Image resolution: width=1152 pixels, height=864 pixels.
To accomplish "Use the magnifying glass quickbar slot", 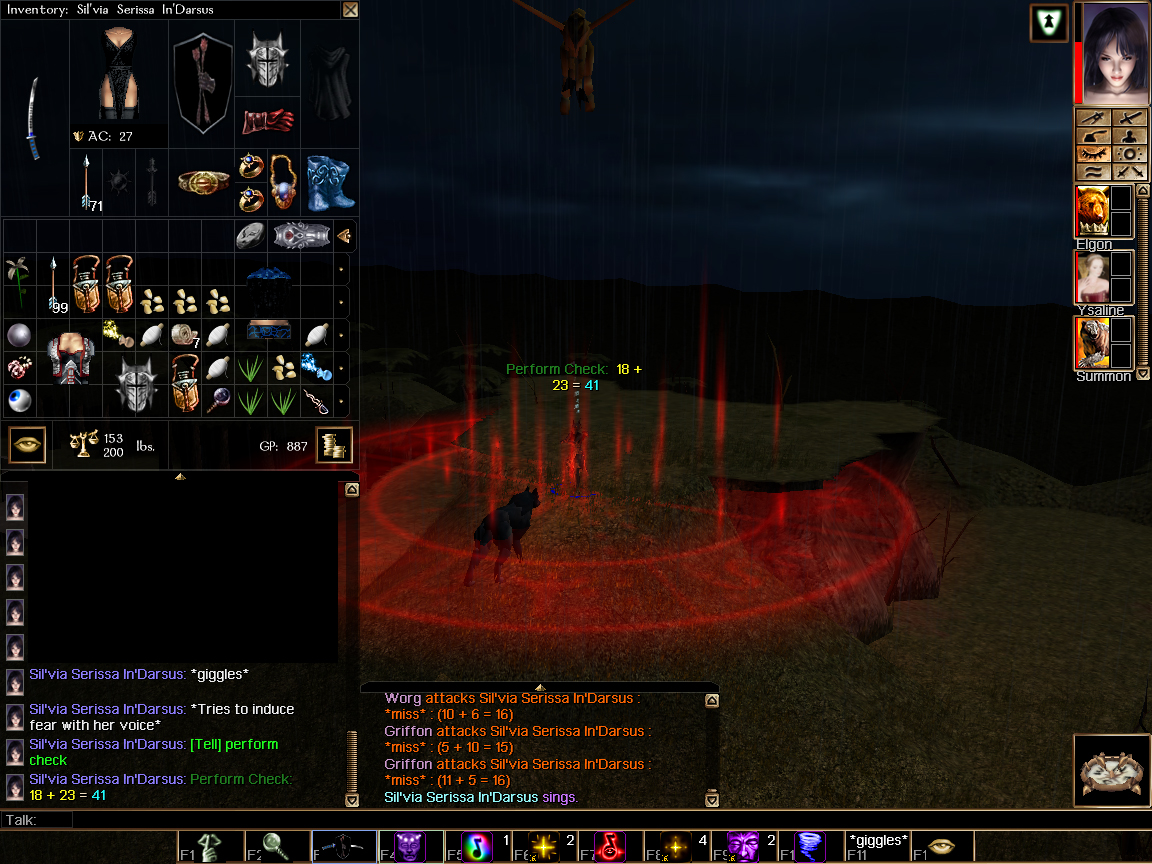I will click(277, 847).
